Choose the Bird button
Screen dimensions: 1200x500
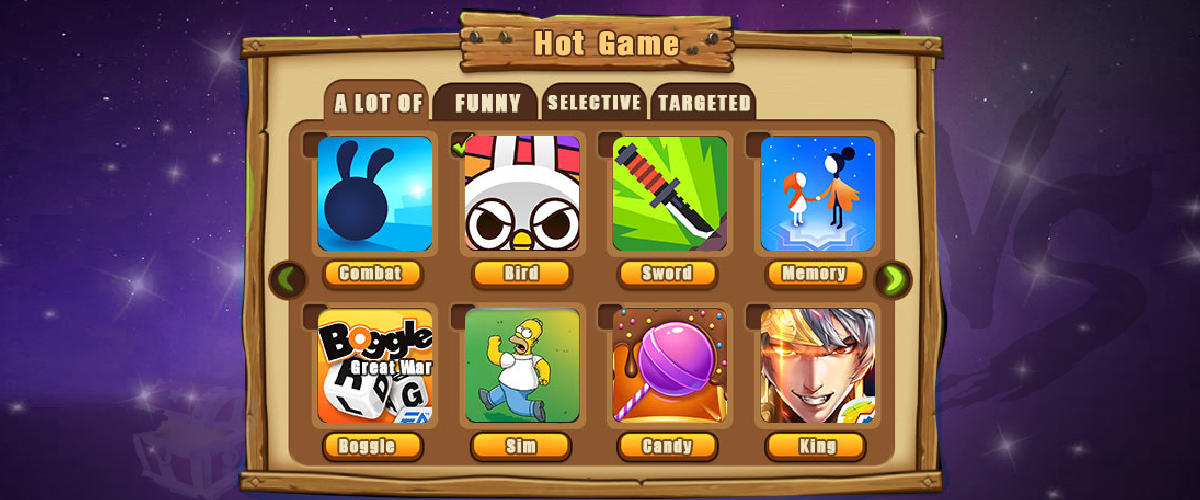[x=522, y=274]
